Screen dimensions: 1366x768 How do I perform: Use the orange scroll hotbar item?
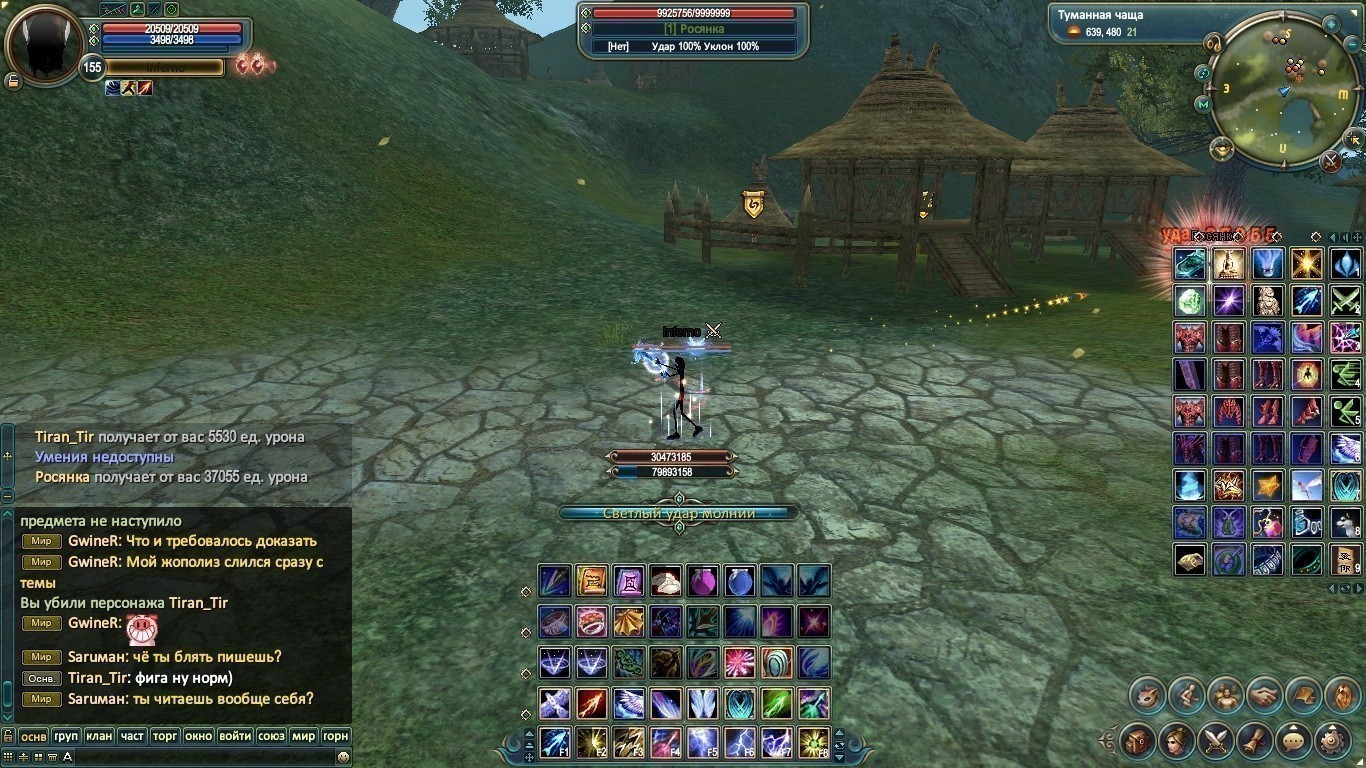coord(592,580)
